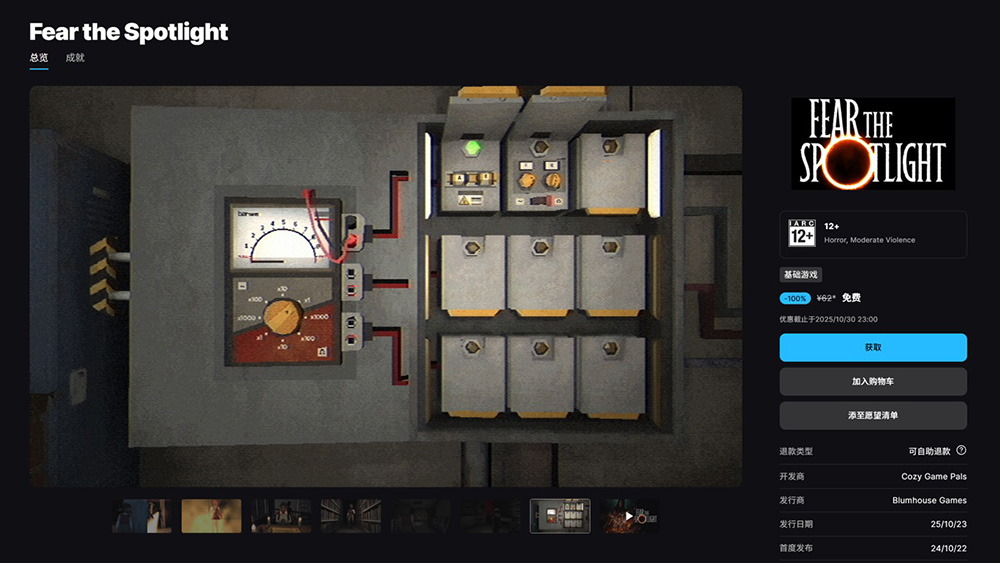
Task: Open the Blumhouse Games publisher link
Action: [x=929, y=500]
